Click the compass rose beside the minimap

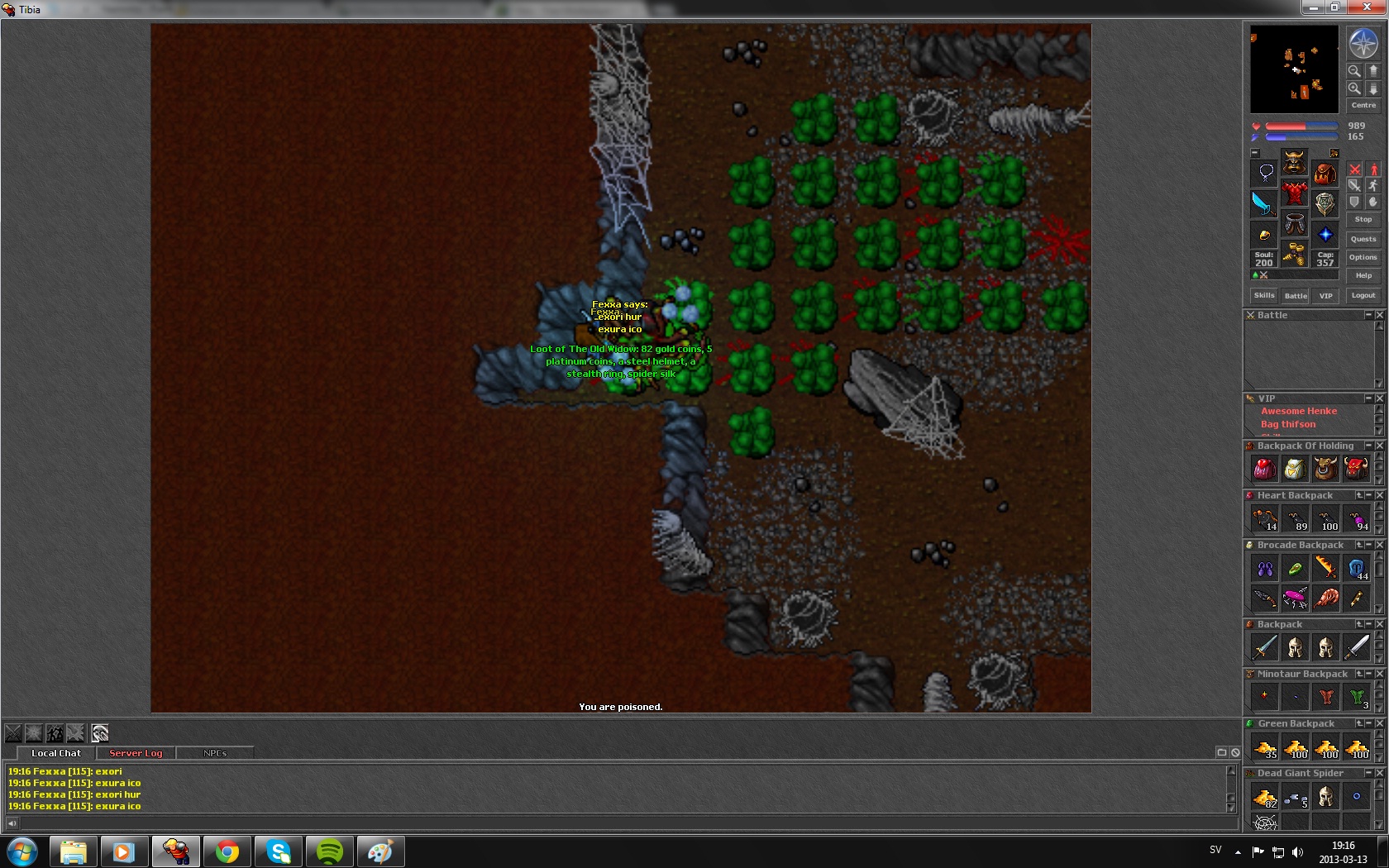[x=1363, y=43]
